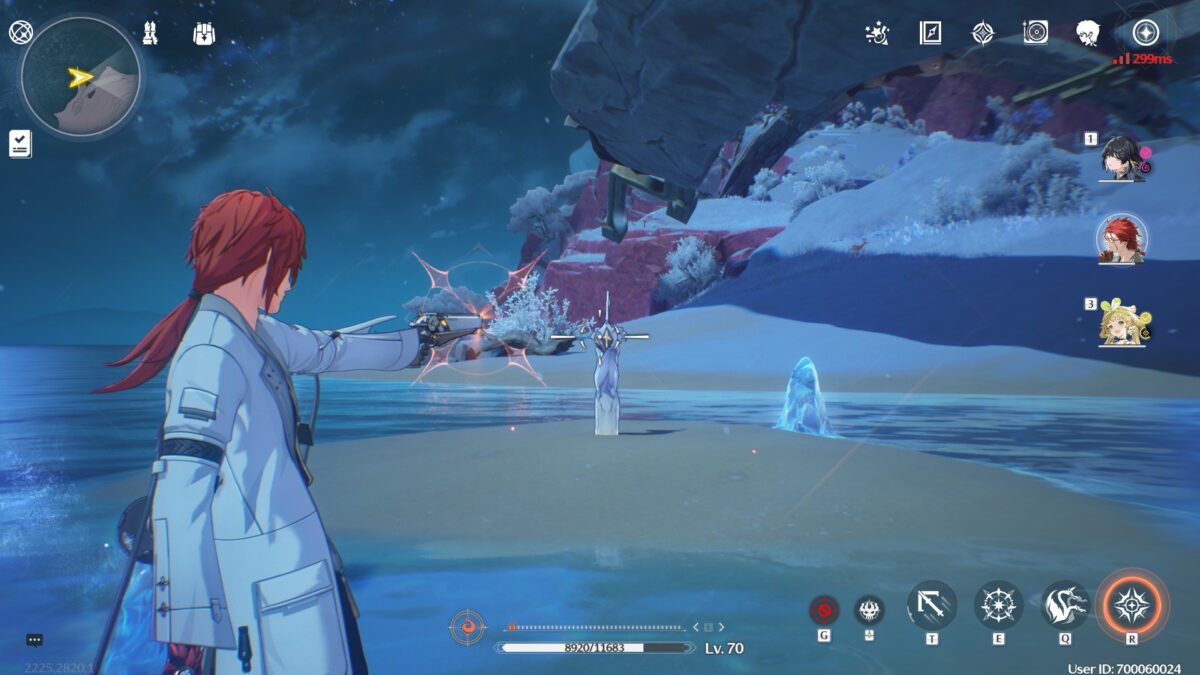Open the circled star terminal menu
Viewport: 1200px width, 675px height.
click(1145, 32)
